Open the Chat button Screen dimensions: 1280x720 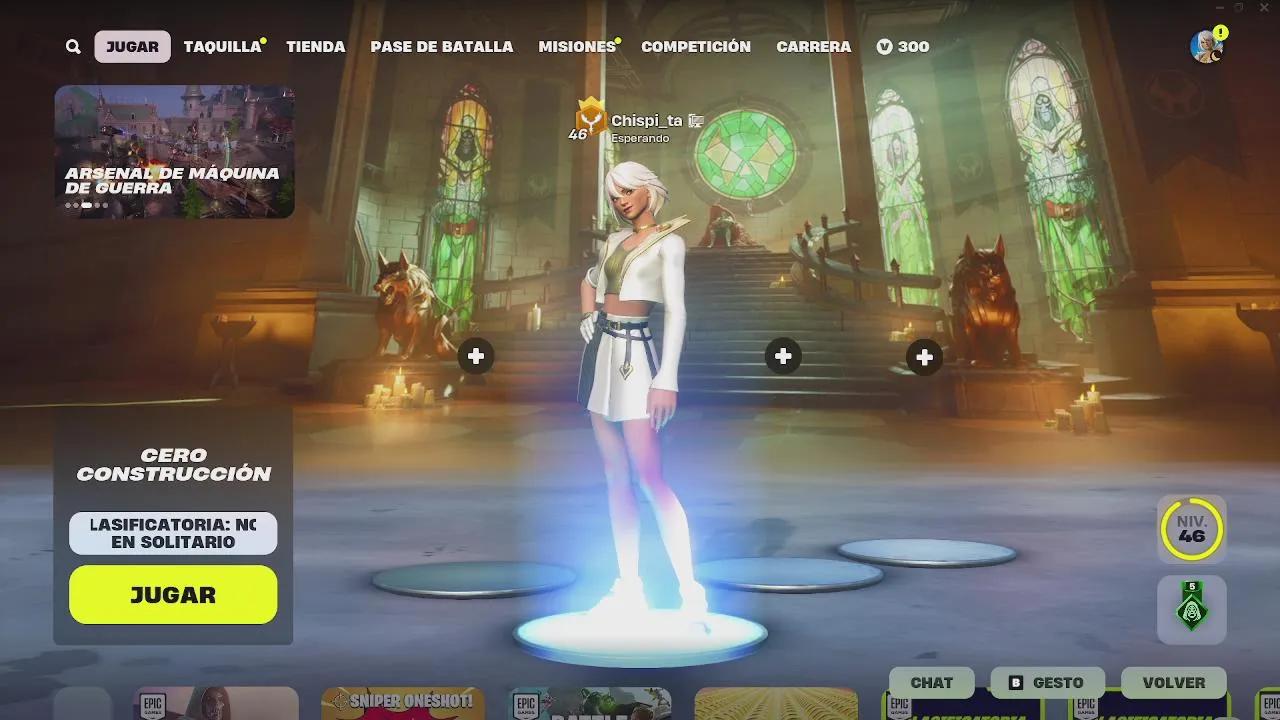[931, 683]
